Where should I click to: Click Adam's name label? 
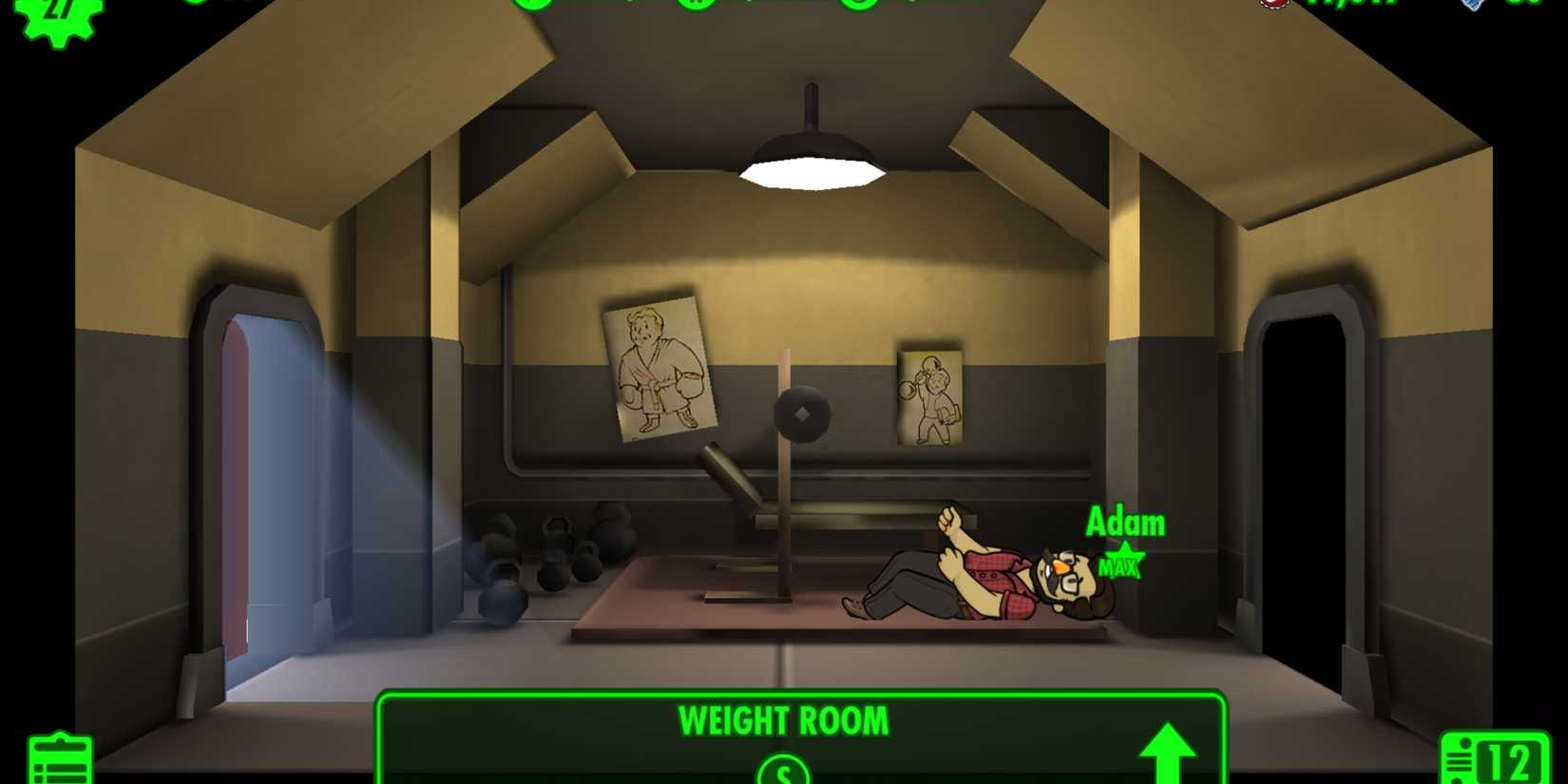point(1126,523)
